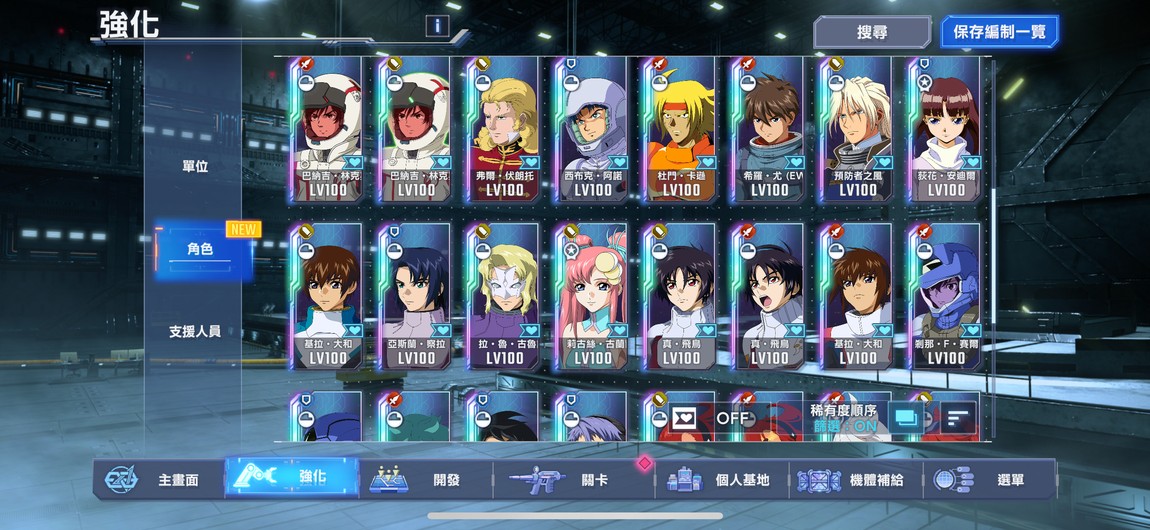Screen dimensions: 1150x530
Task: Choose 剎那·F·賽爾 character card
Action: click(x=946, y=297)
